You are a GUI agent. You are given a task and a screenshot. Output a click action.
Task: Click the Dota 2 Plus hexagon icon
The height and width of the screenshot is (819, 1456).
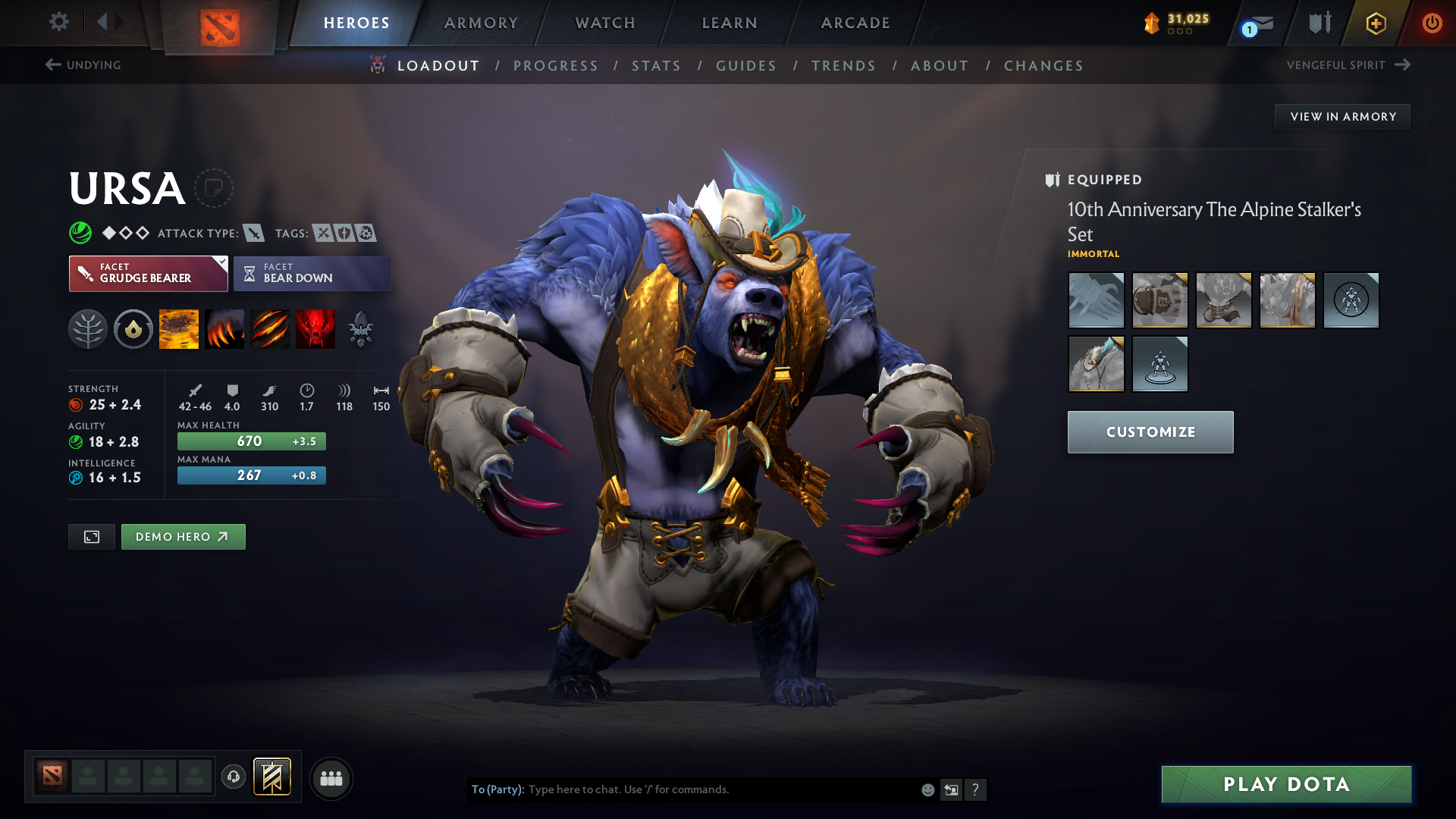pos(1375,23)
